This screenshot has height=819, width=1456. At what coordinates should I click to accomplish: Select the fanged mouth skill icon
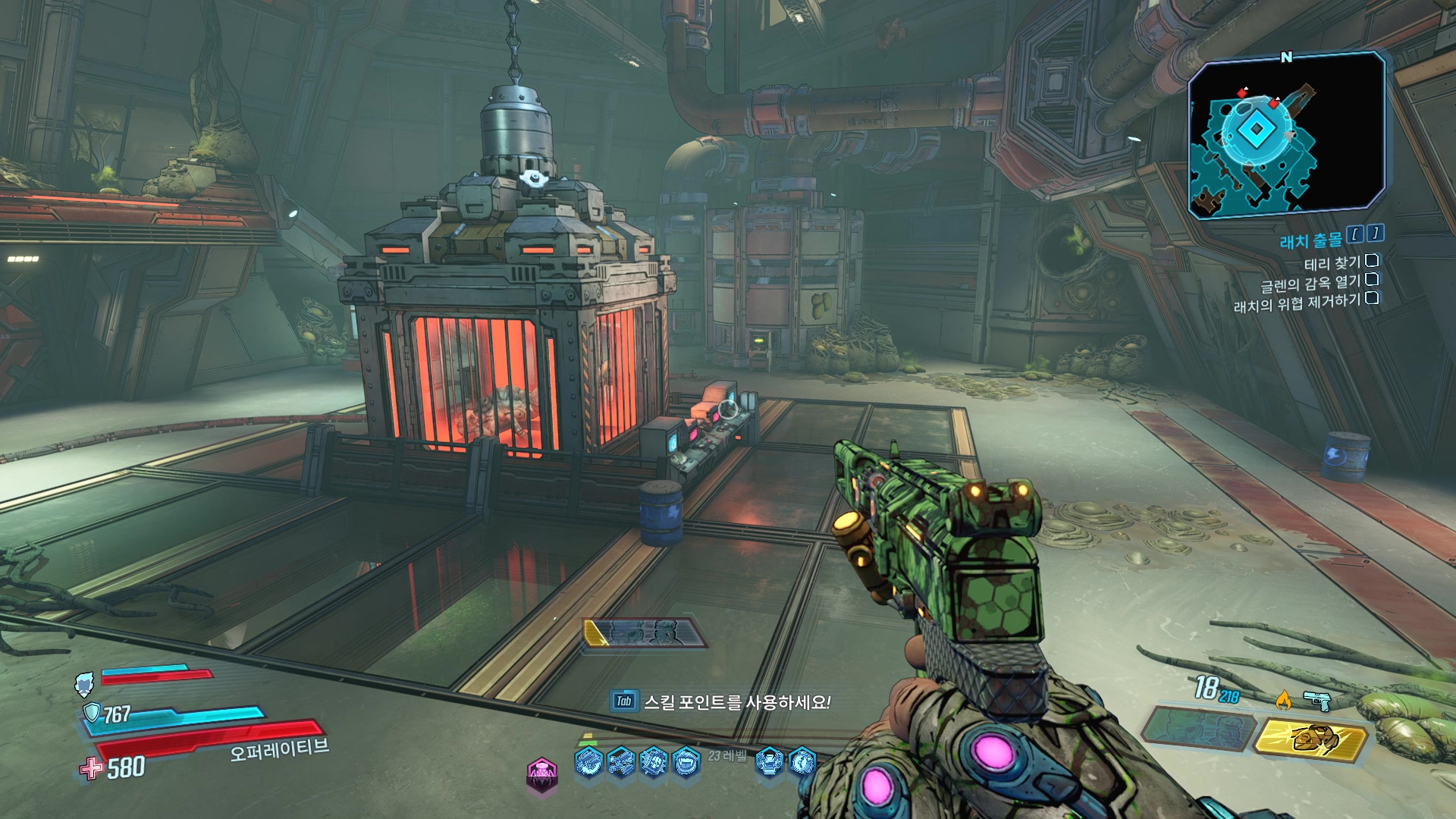point(686,761)
